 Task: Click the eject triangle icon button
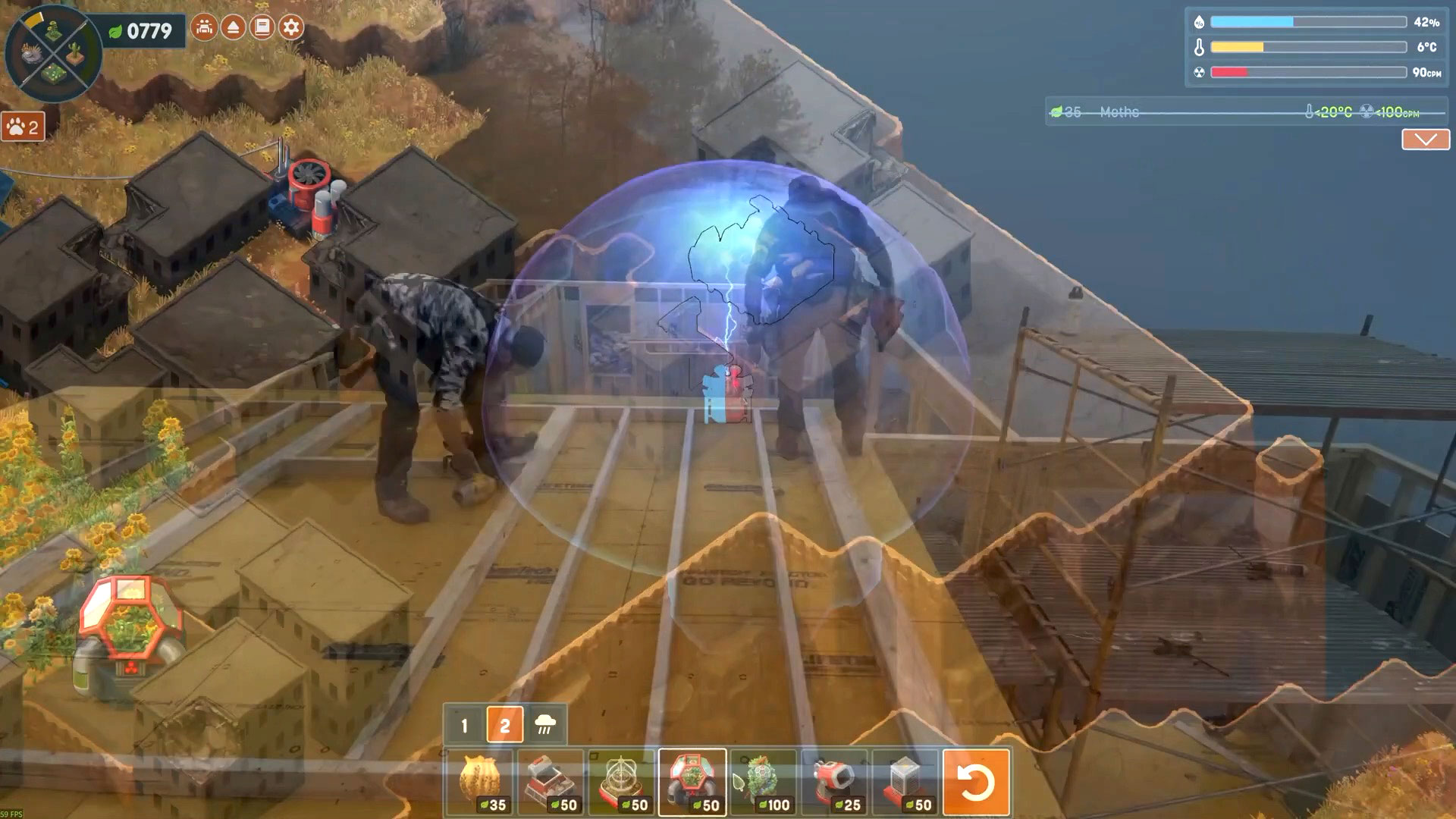click(x=234, y=28)
